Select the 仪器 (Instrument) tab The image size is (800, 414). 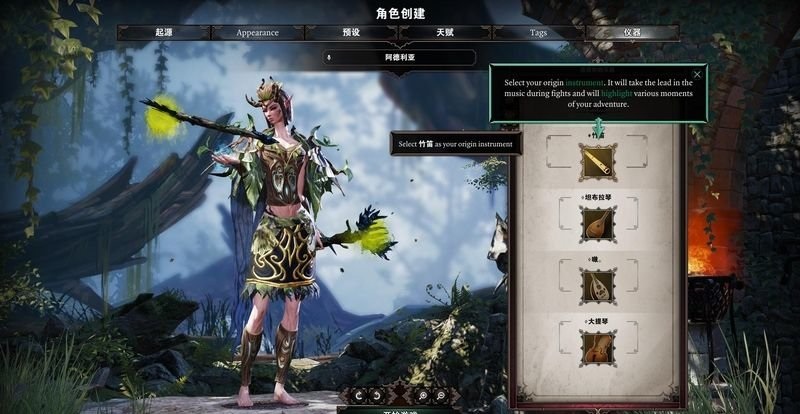click(631, 32)
